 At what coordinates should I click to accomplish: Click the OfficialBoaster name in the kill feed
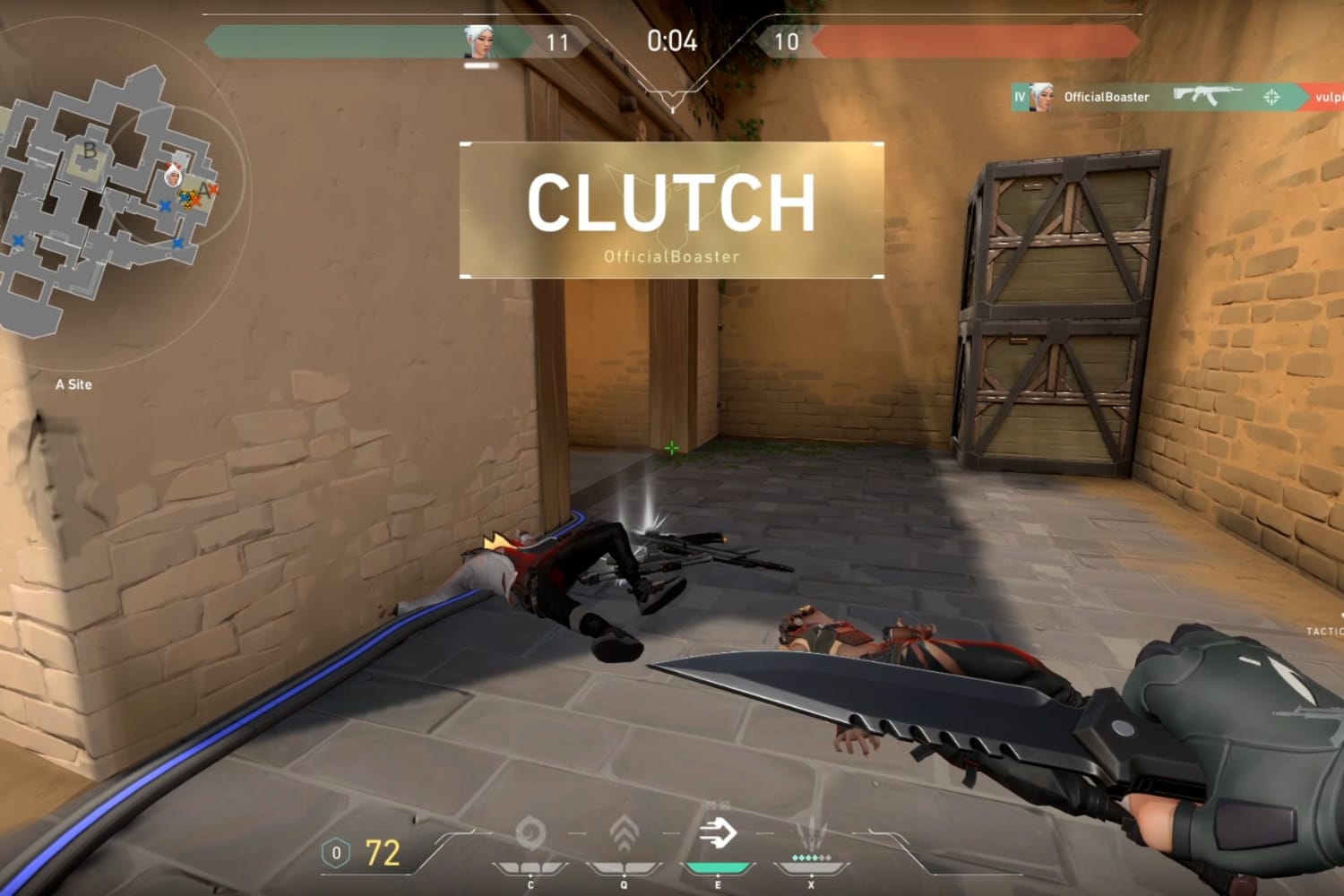coord(1106,97)
